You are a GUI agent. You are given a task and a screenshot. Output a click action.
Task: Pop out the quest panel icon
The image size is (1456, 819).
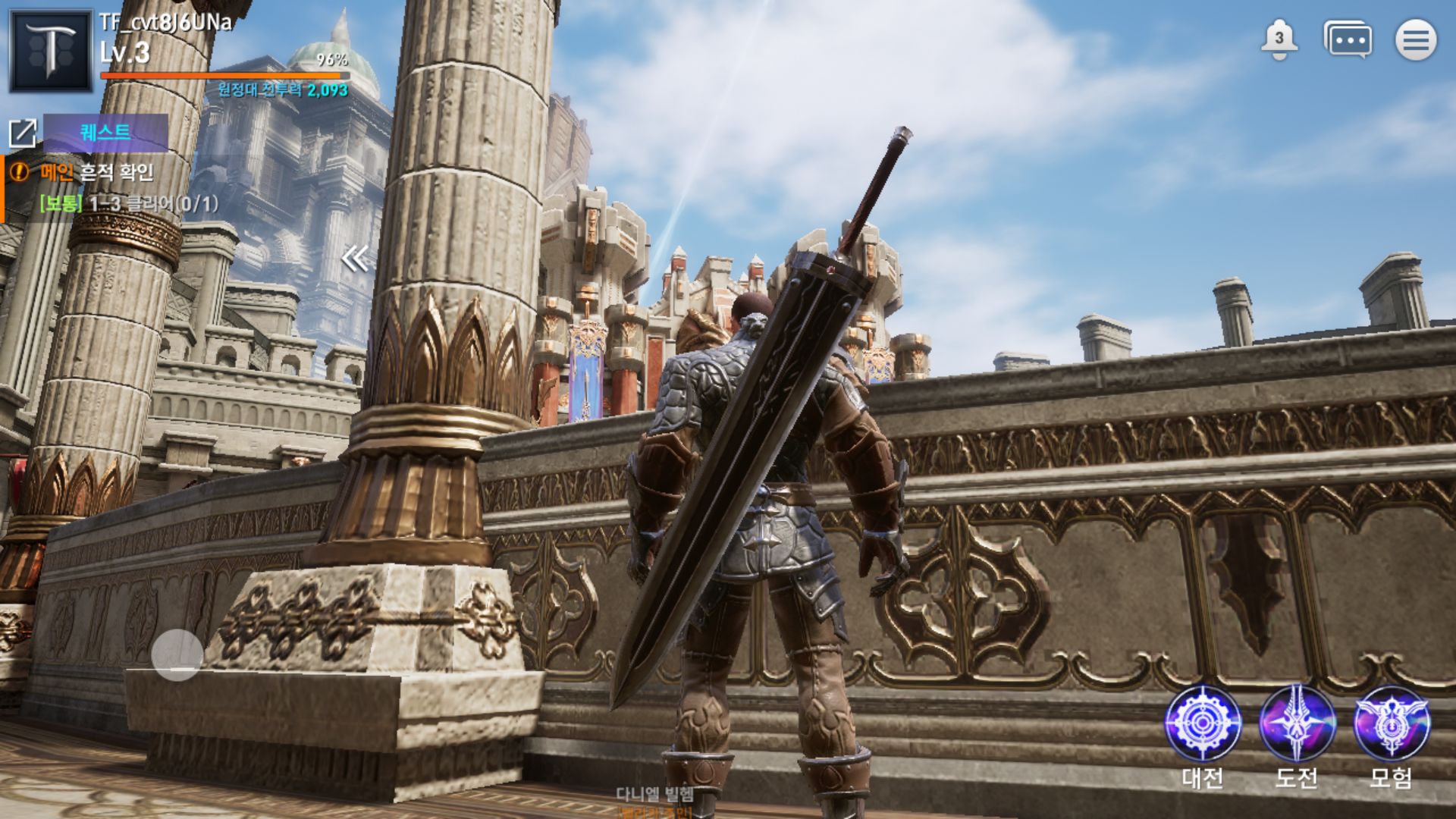pos(23,133)
